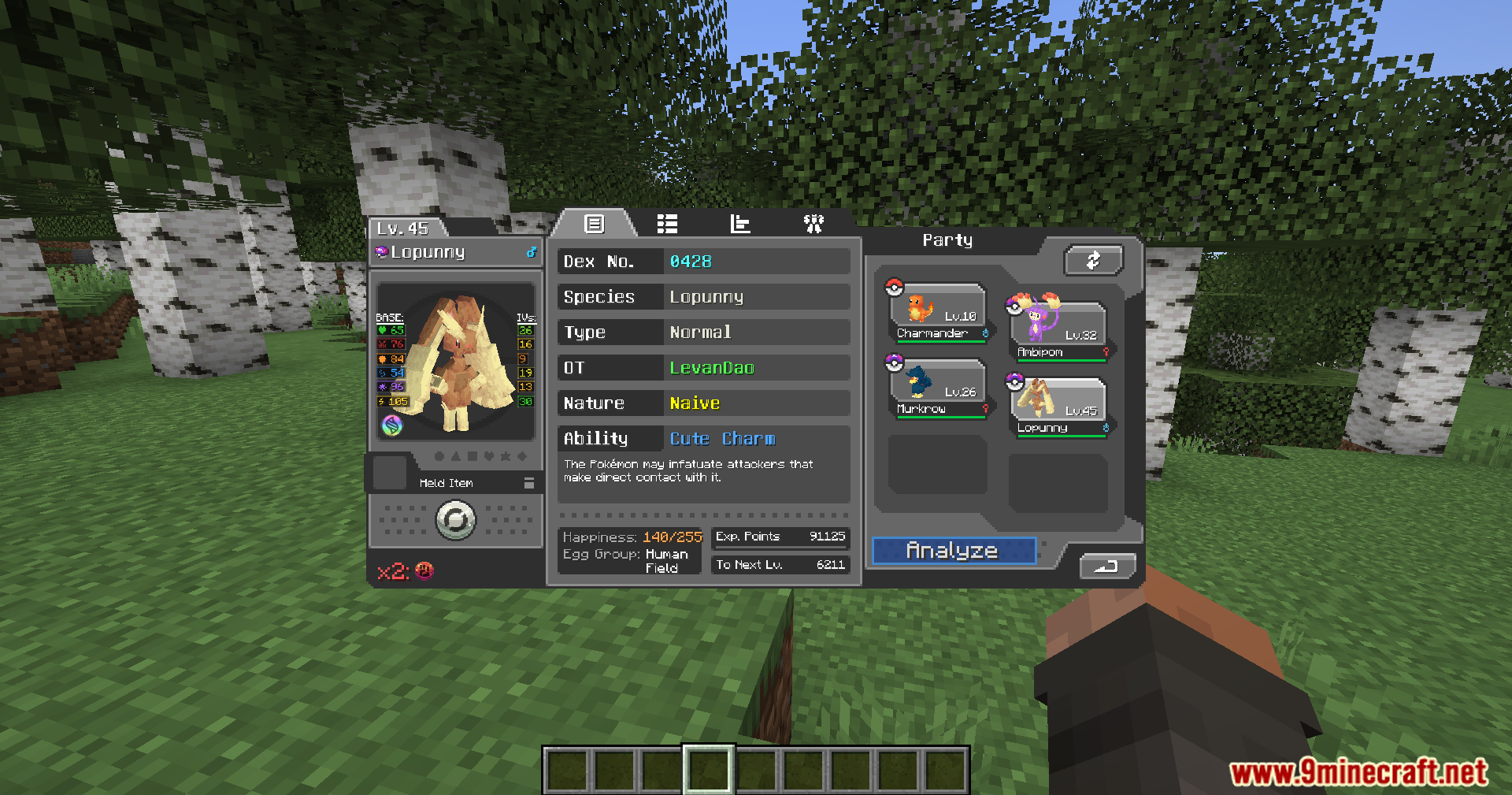Close the summary with the back arrow
The width and height of the screenshot is (1512, 795).
tap(1107, 566)
